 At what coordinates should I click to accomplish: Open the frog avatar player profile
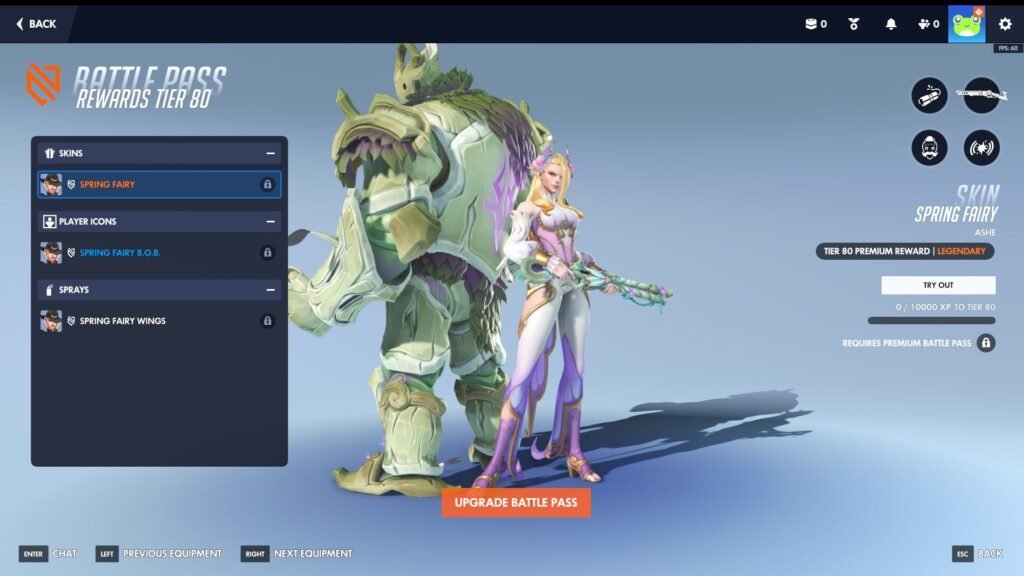click(x=966, y=24)
